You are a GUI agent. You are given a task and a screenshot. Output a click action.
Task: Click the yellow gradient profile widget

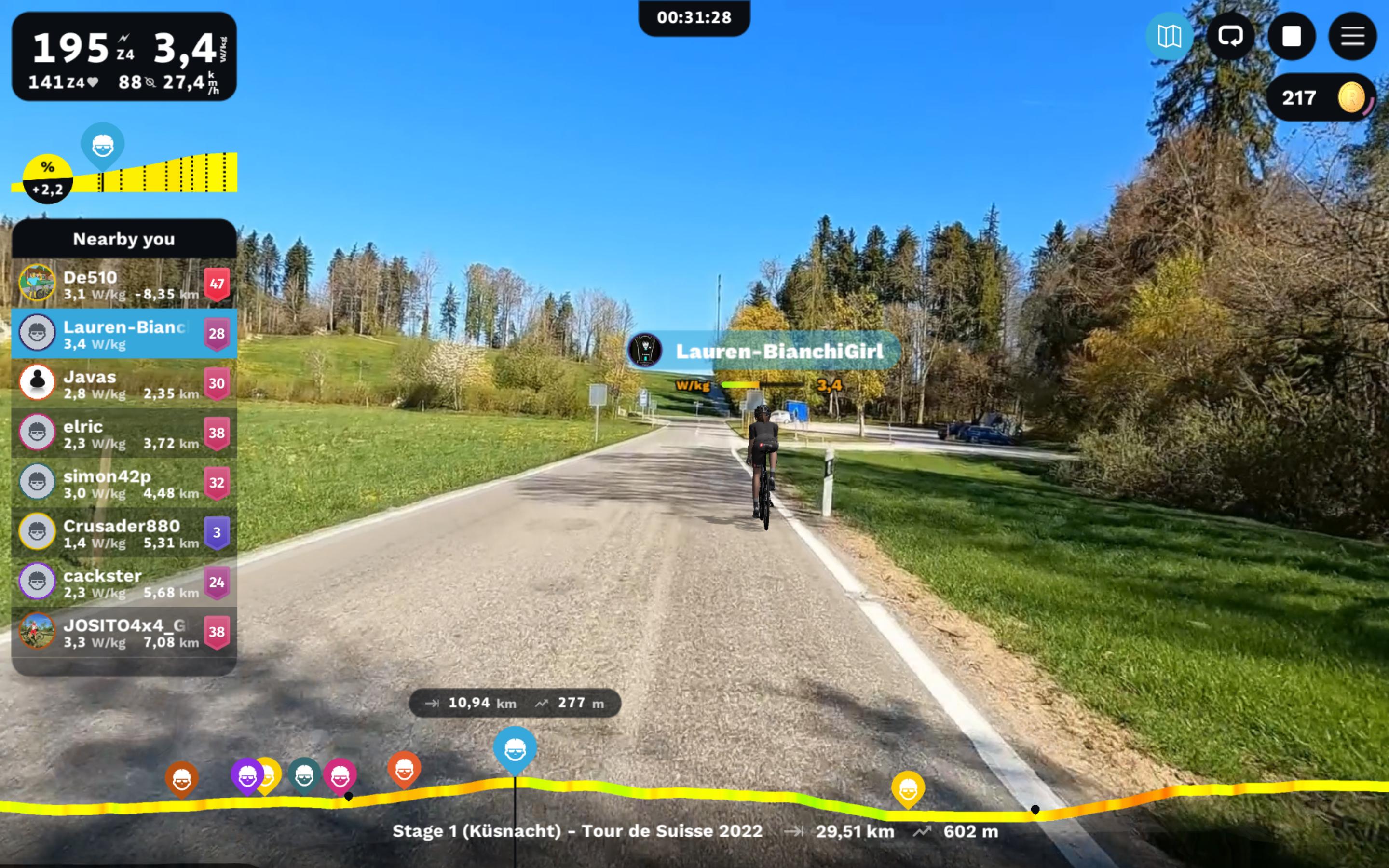(x=155, y=172)
